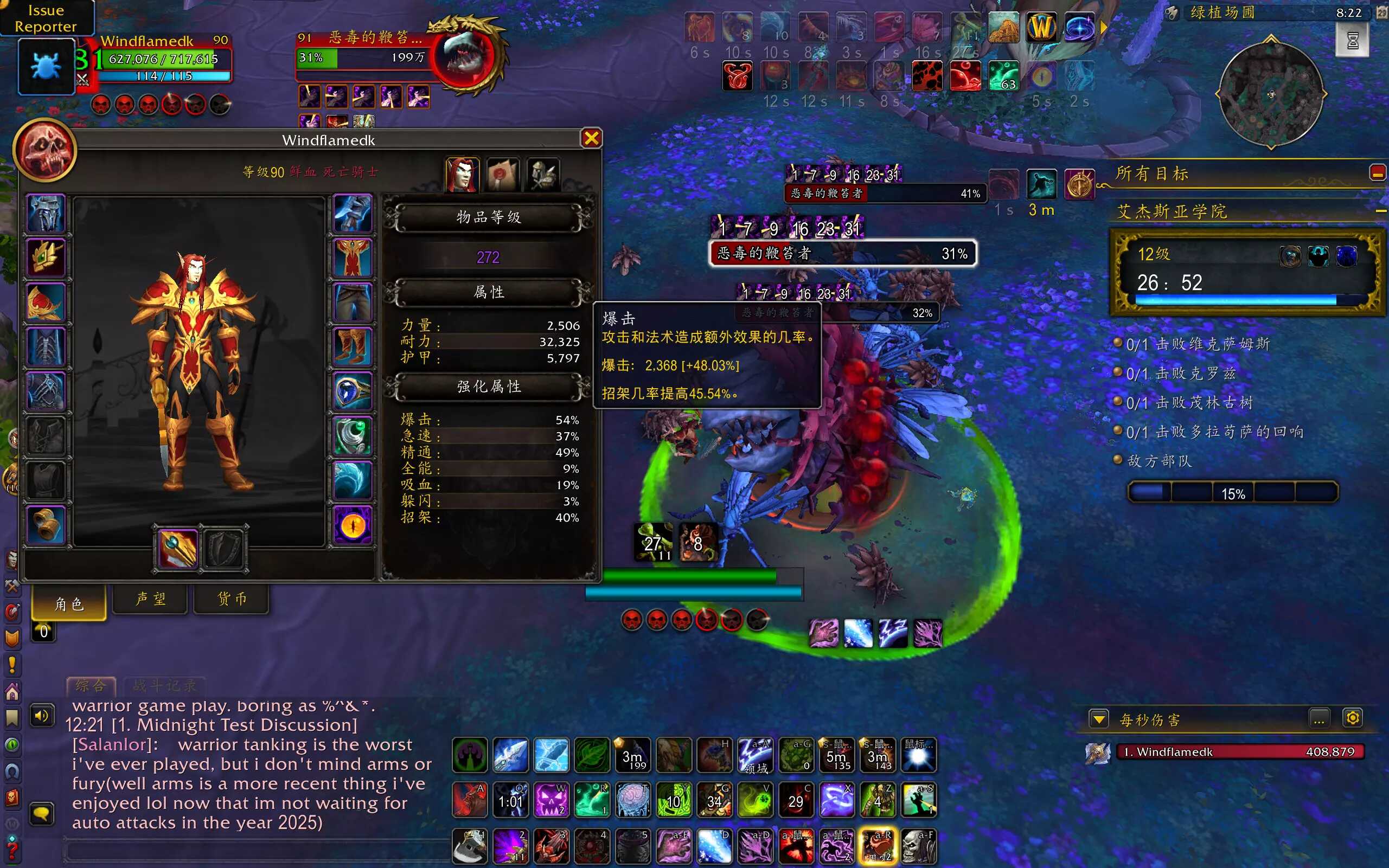This screenshot has width=1389, height=868.
Task: Switch to the 声望 reputation tab
Action: (150, 599)
